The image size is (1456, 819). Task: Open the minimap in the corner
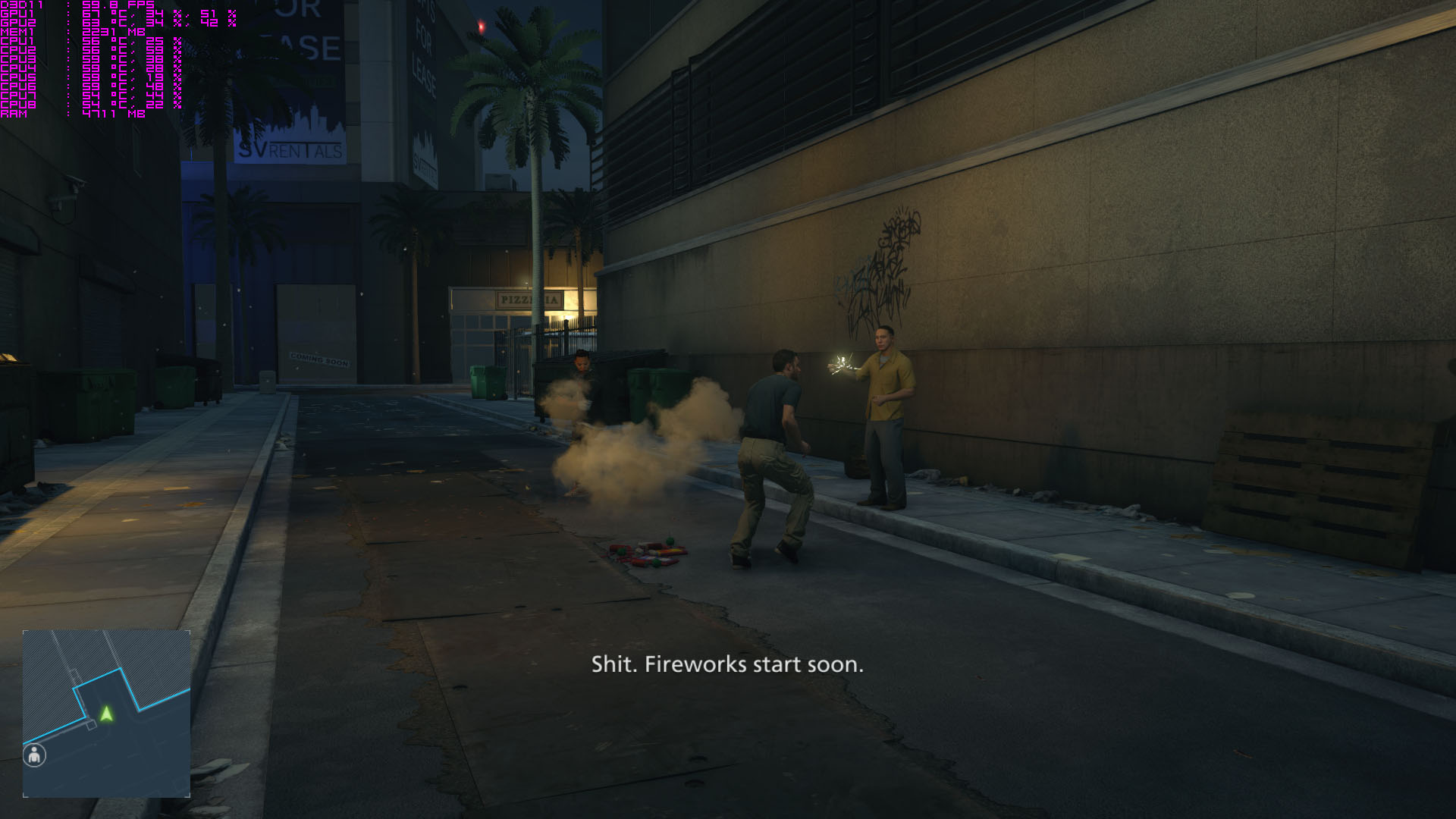pos(106,713)
